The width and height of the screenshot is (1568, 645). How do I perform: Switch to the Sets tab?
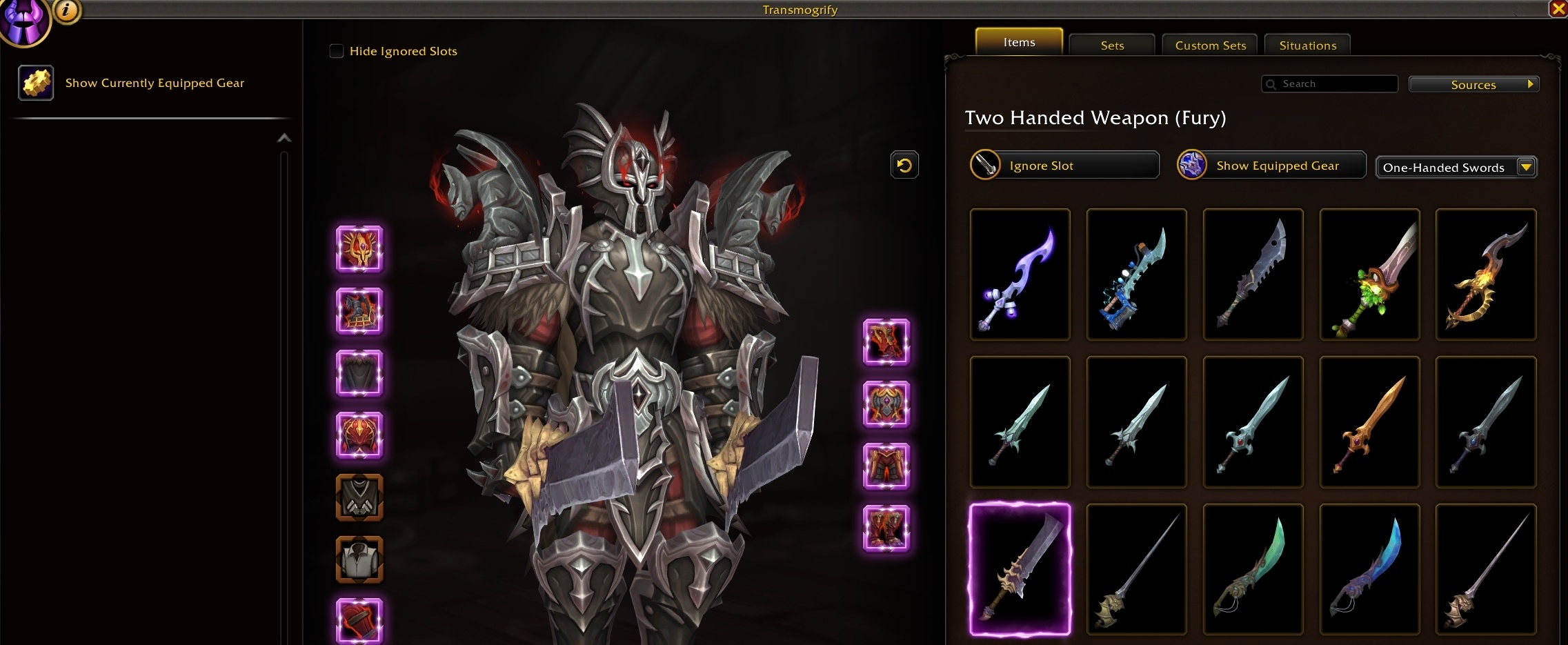coord(1112,45)
